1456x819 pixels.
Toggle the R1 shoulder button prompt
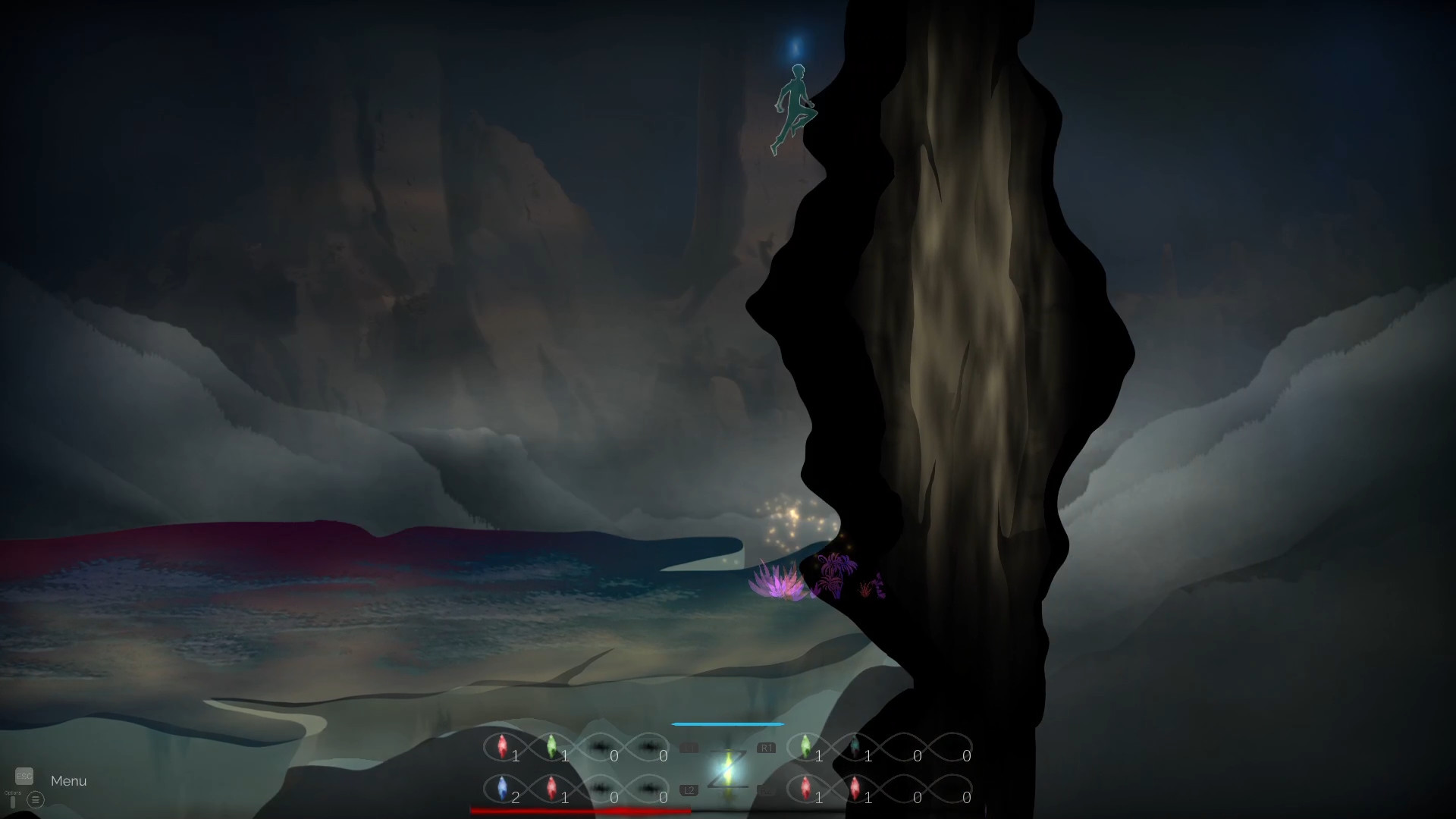767,747
